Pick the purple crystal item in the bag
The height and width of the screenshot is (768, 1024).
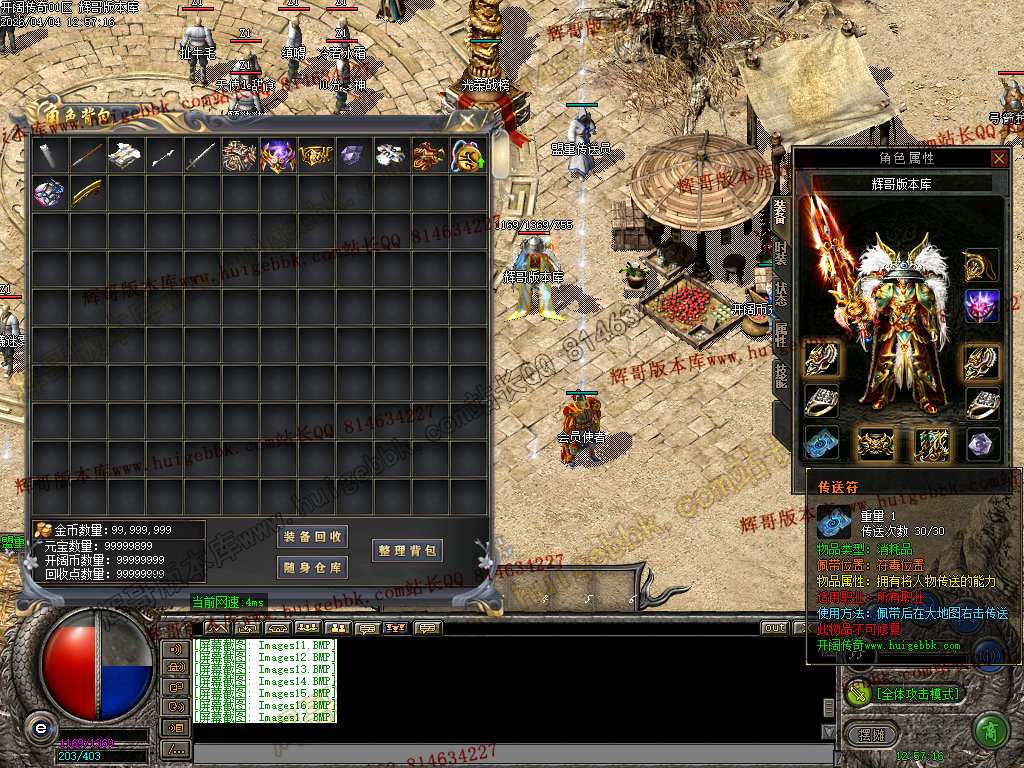[353, 155]
